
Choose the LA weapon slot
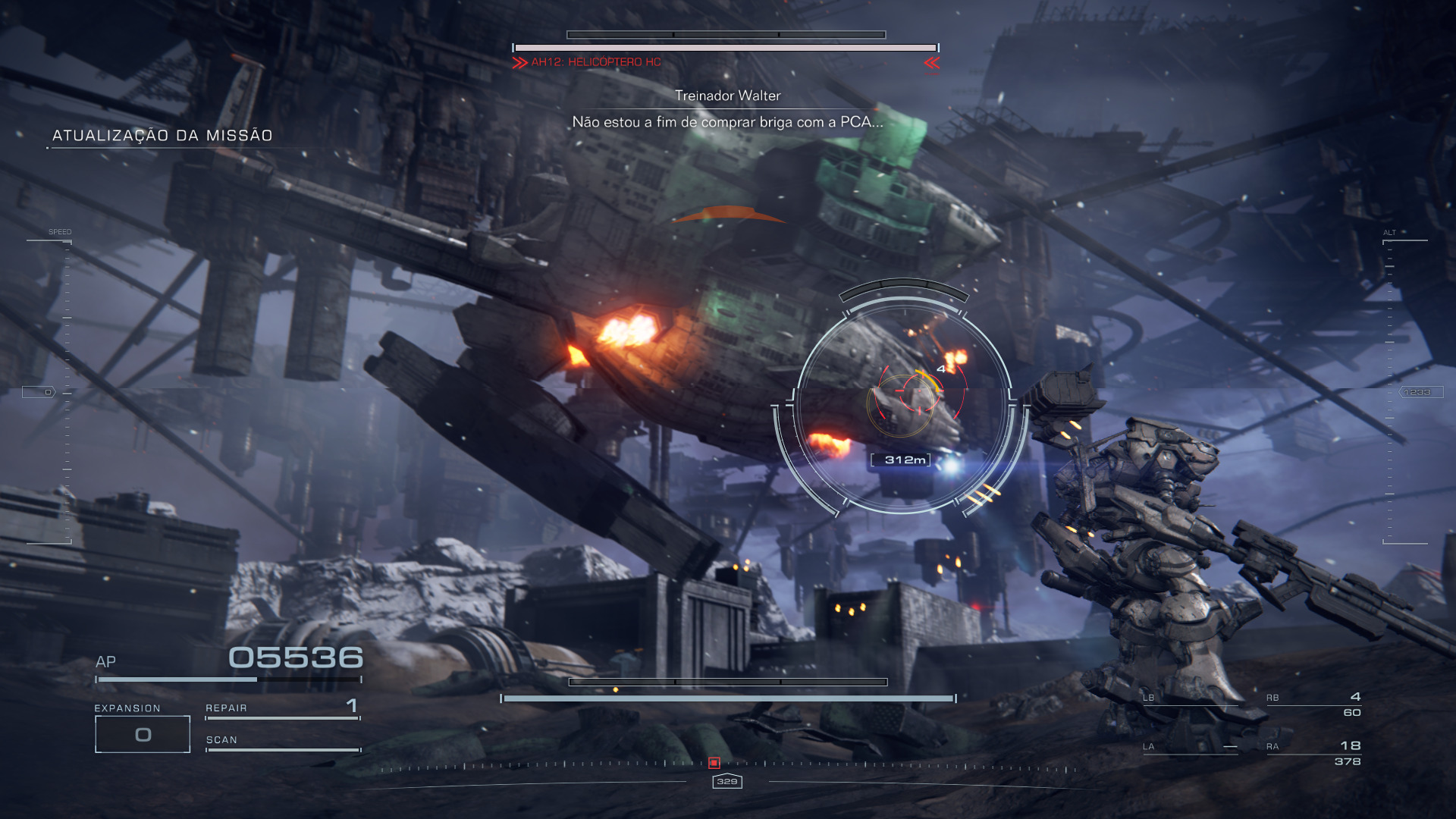pos(1190,747)
